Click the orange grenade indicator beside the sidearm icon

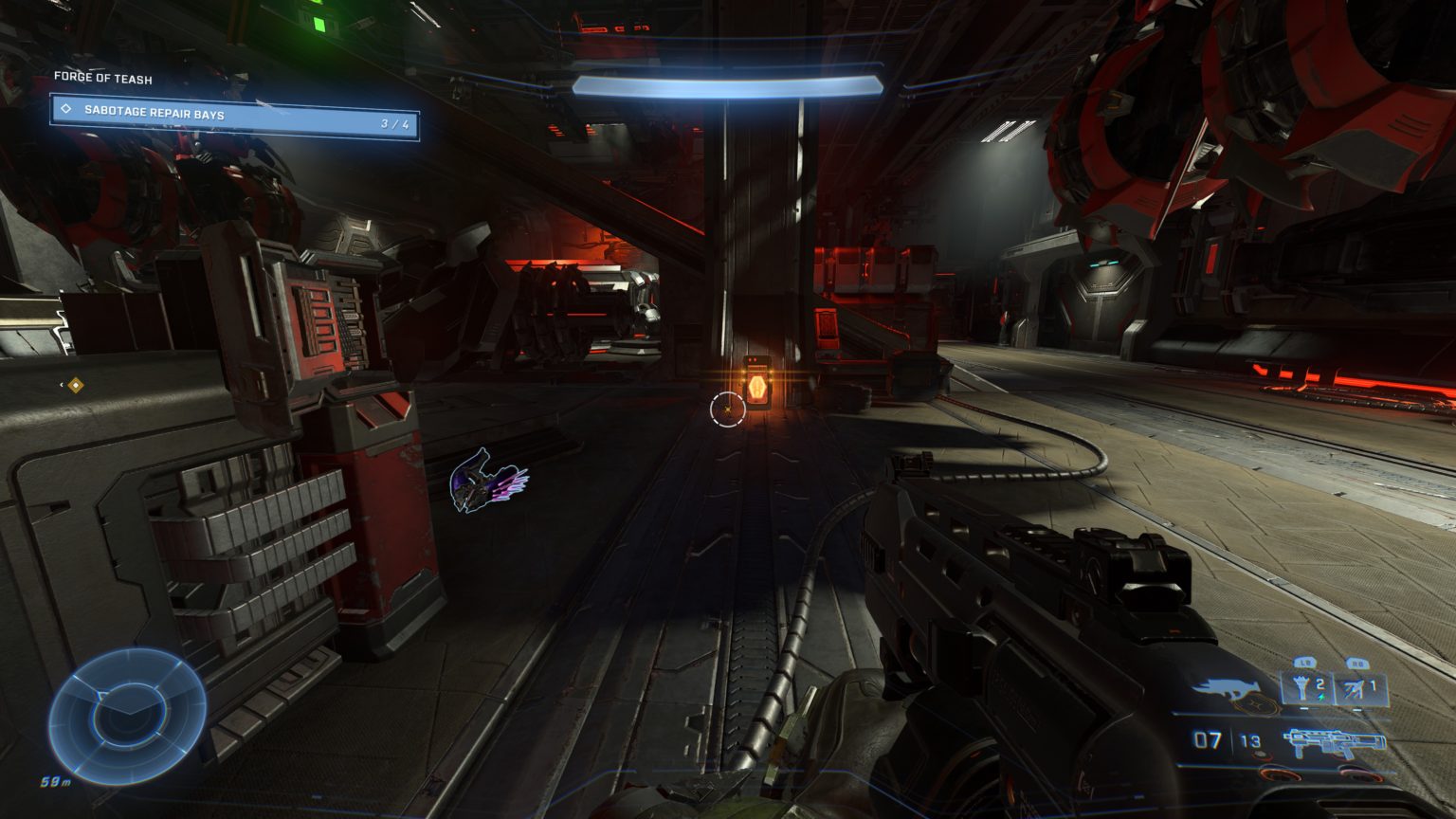pyautogui.click(x=1254, y=705)
